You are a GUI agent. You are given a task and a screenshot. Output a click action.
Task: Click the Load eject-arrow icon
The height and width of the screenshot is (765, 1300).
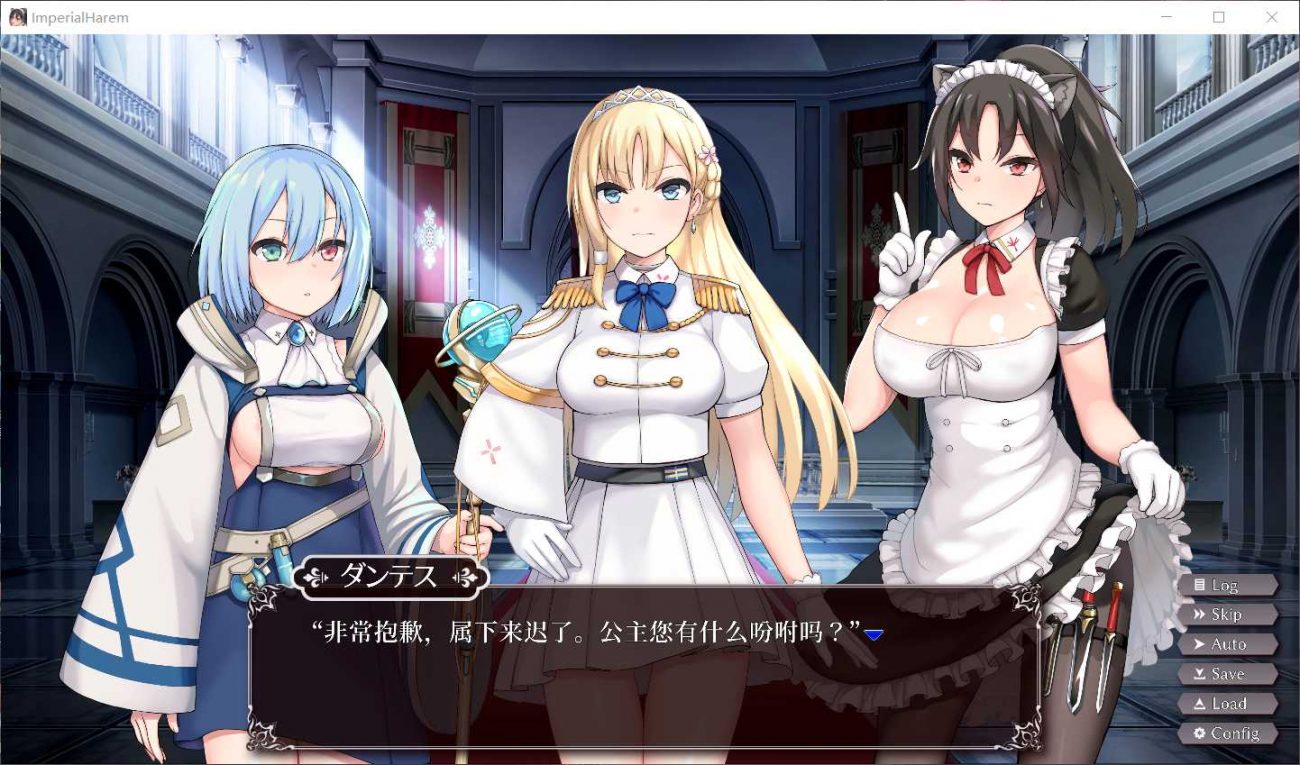coord(1198,704)
